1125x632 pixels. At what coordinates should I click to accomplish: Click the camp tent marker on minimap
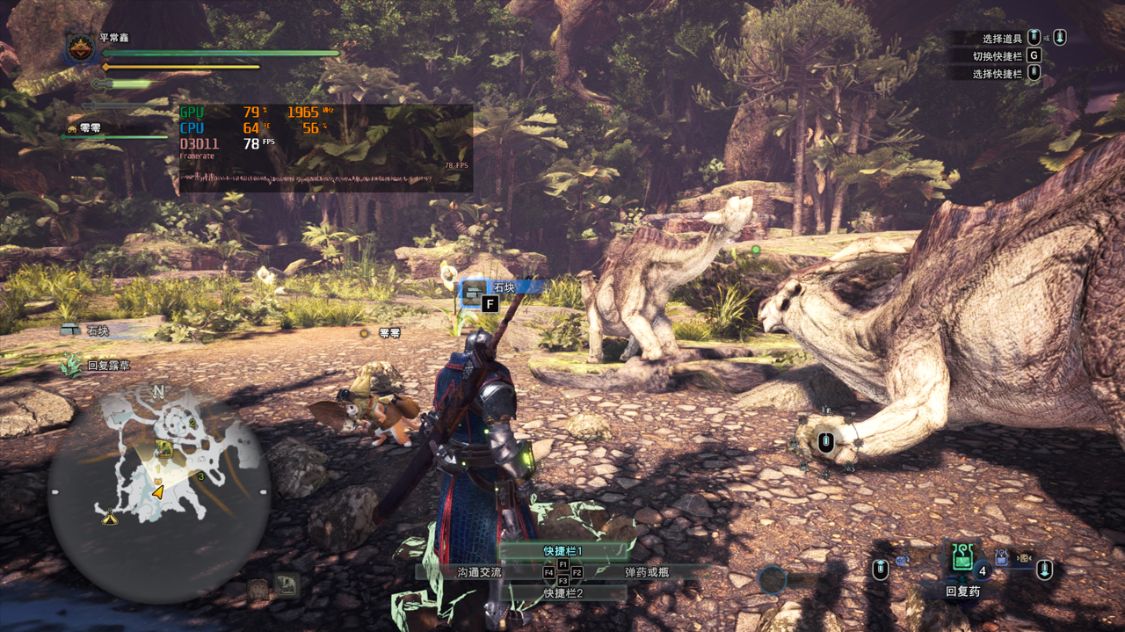point(109,517)
